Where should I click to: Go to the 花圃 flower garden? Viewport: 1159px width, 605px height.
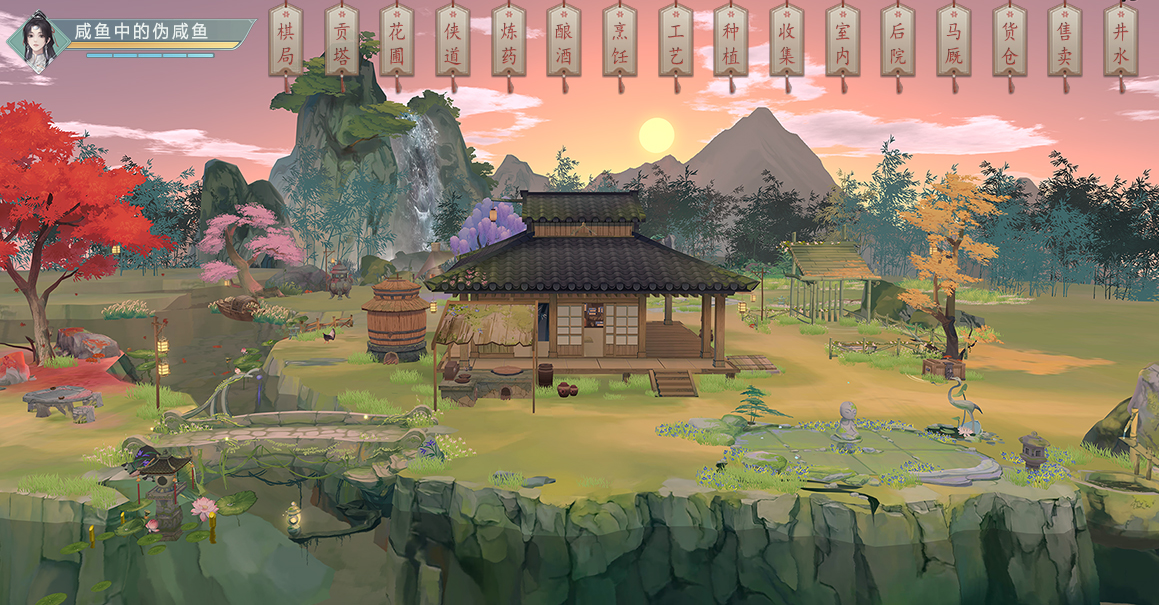pos(397,43)
